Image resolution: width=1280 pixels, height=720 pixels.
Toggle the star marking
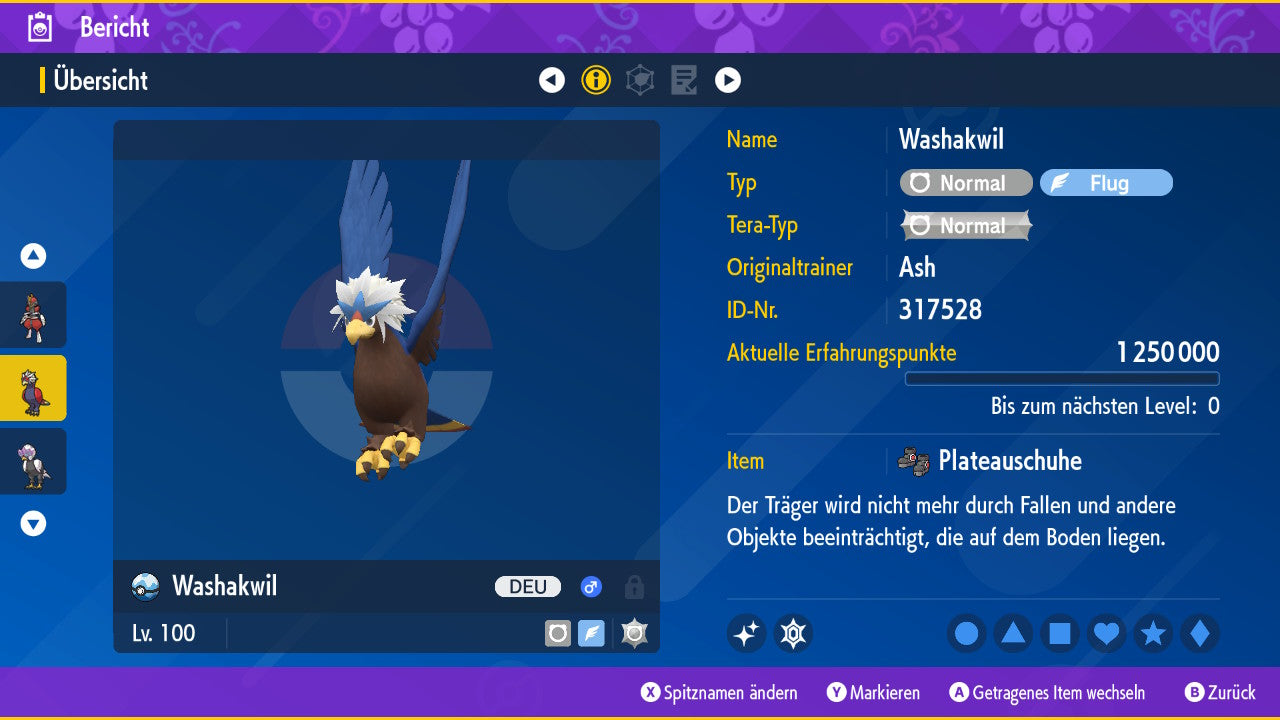[x=1153, y=633]
